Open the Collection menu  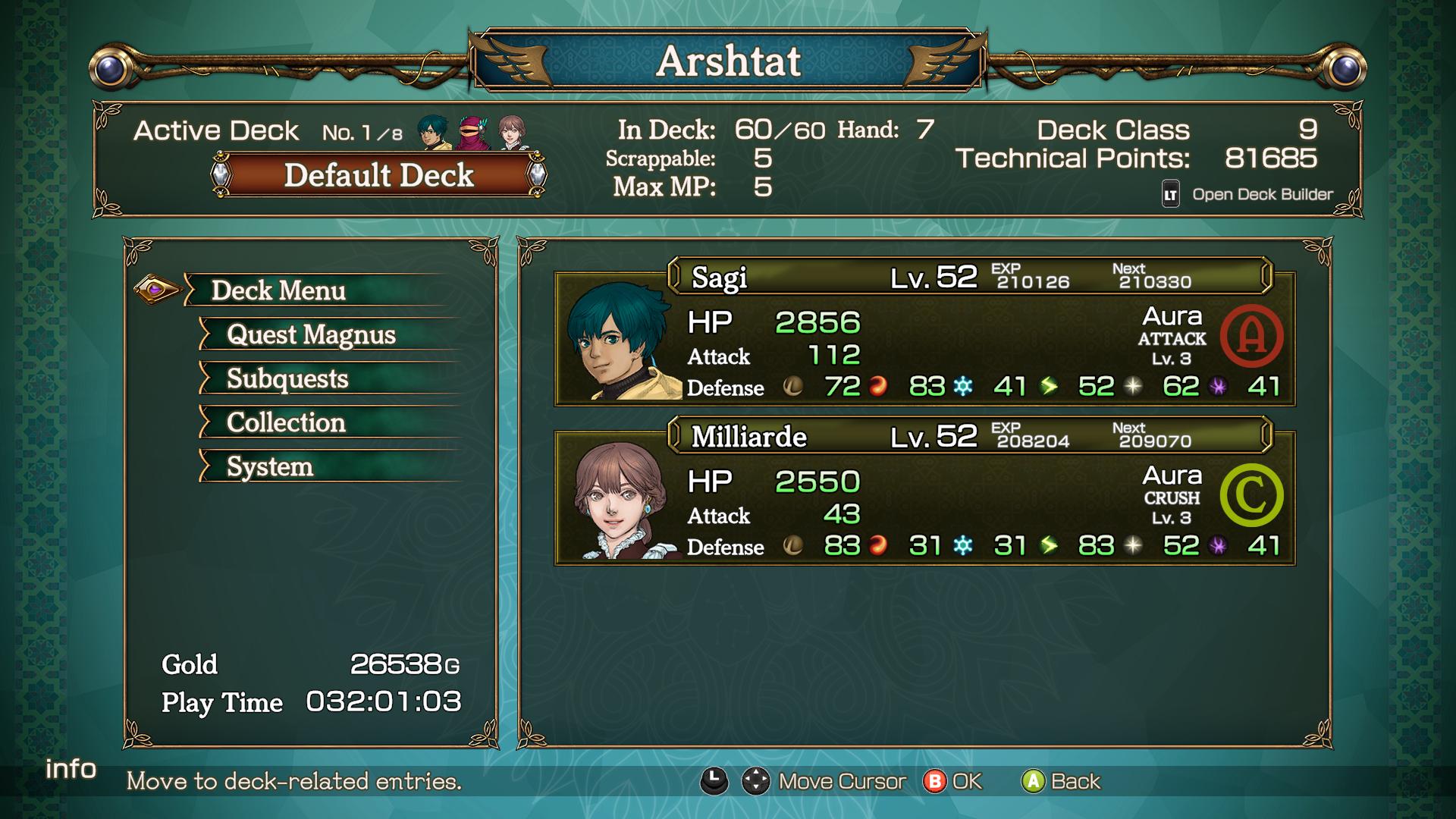(286, 422)
